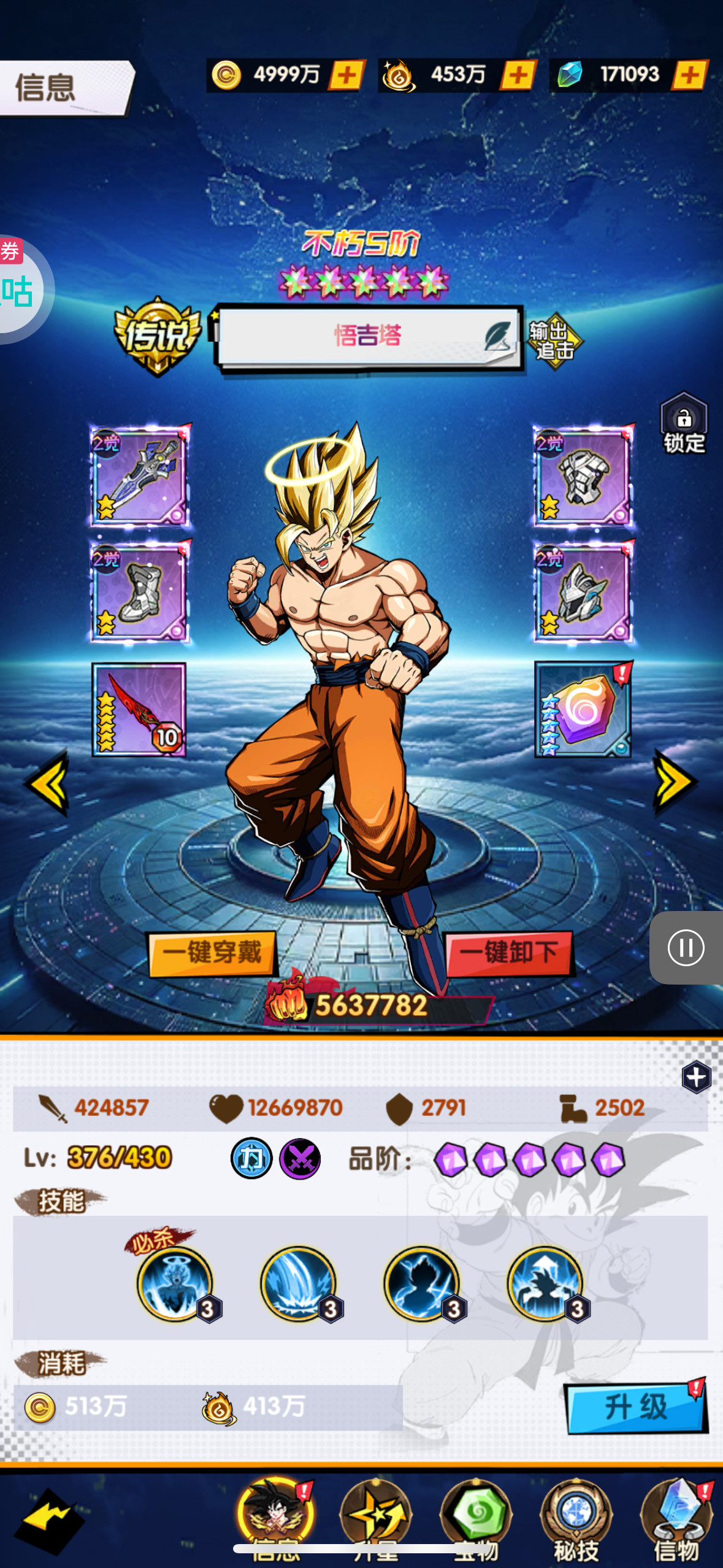Select the equipped helmet slot
Image resolution: width=723 pixels, height=1568 pixels.
point(583,591)
